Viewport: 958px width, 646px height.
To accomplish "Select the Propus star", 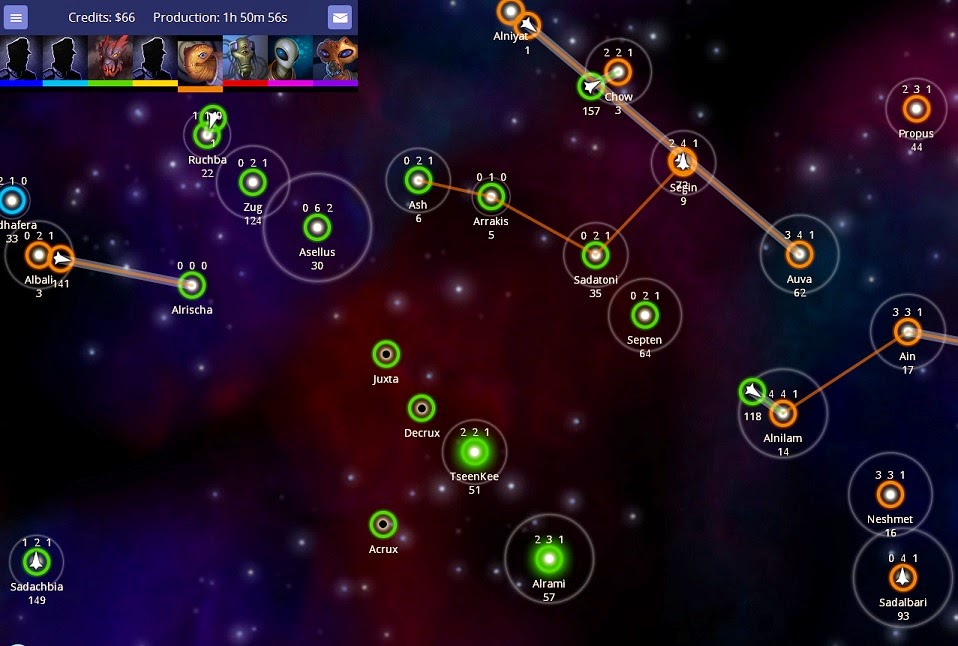I will click(x=916, y=108).
